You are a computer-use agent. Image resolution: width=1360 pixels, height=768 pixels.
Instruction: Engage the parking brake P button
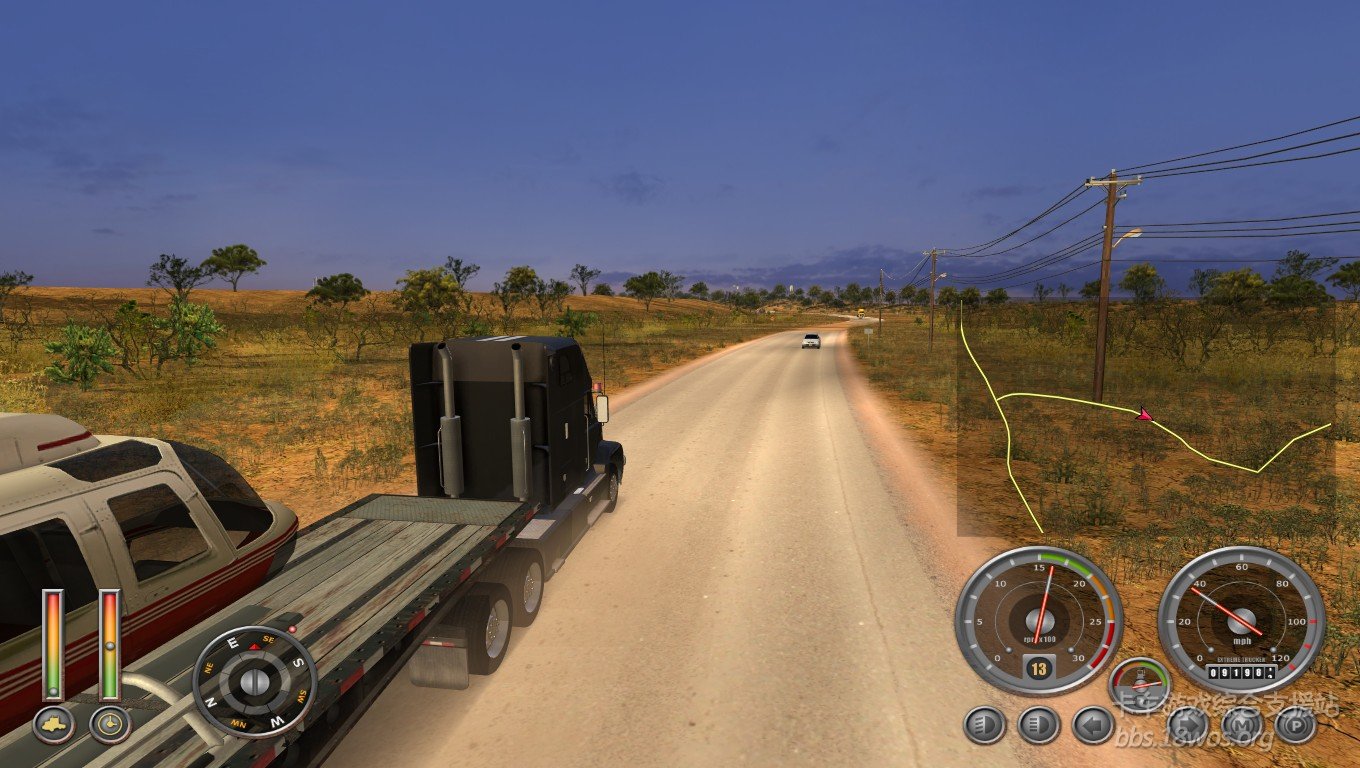pyautogui.click(x=1296, y=725)
